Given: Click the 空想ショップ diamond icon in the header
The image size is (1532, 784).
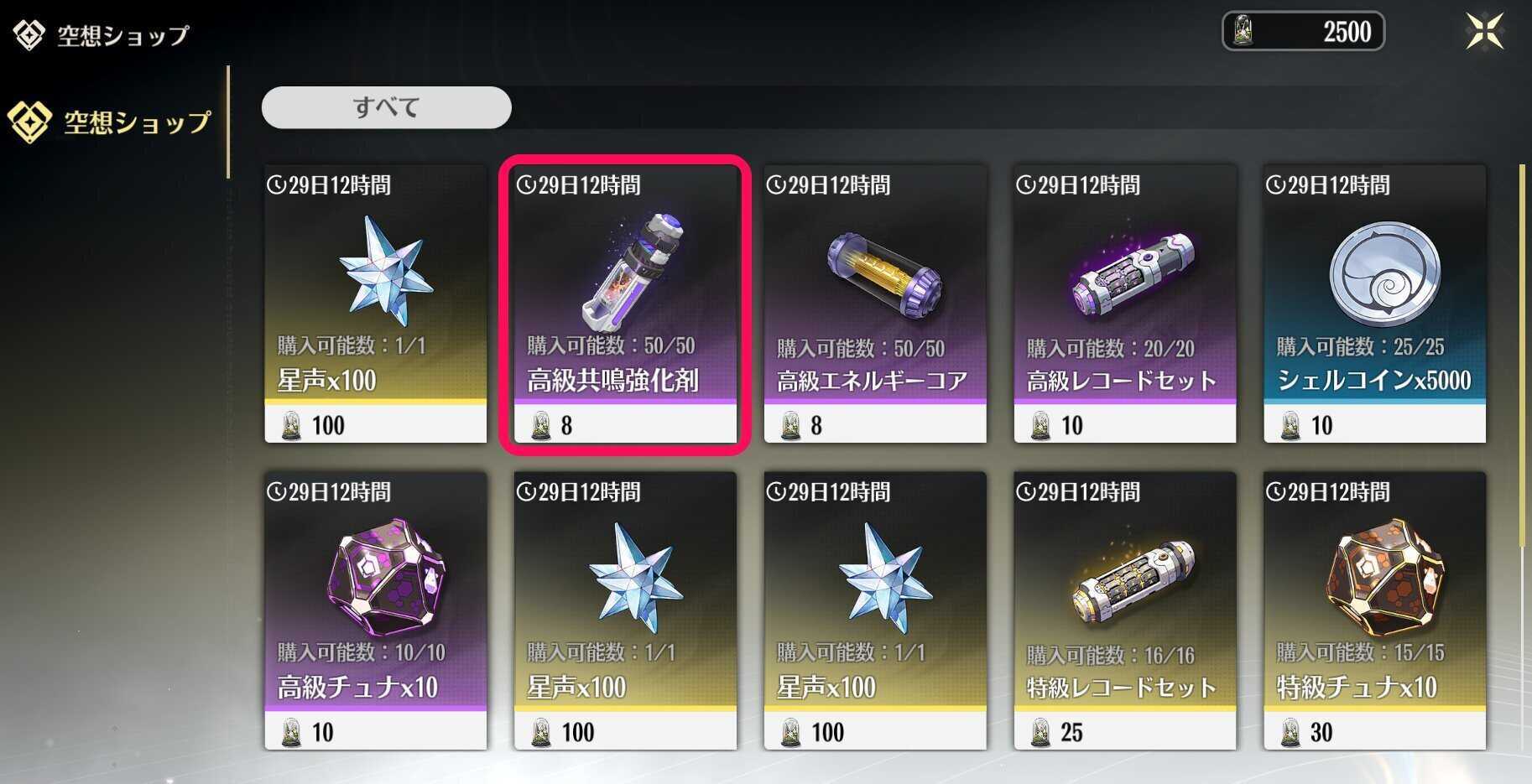Looking at the screenshot, I should pyautogui.click(x=28, y=32).
